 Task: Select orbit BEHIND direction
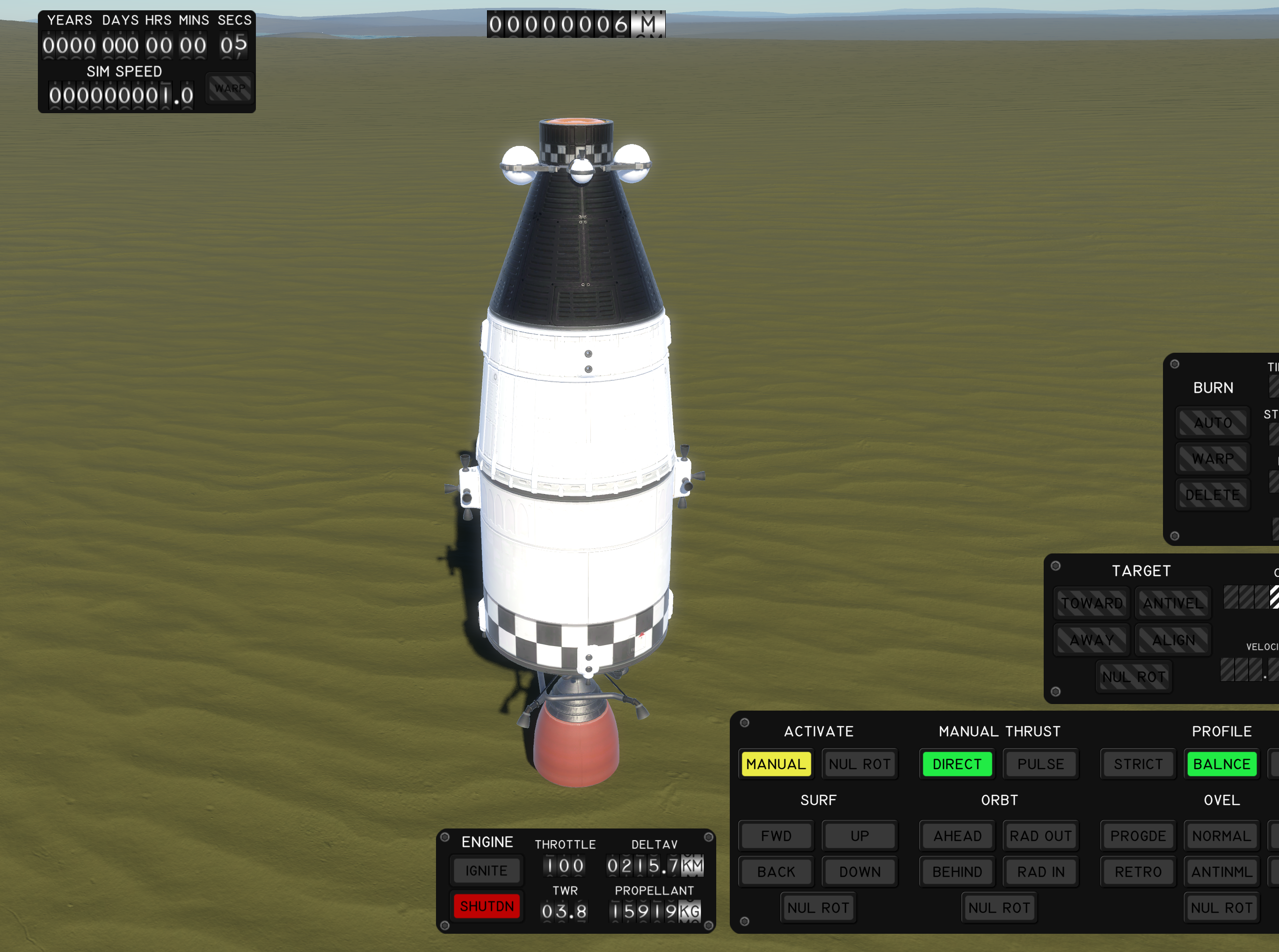pyautogui.click(x=957, y=872)
